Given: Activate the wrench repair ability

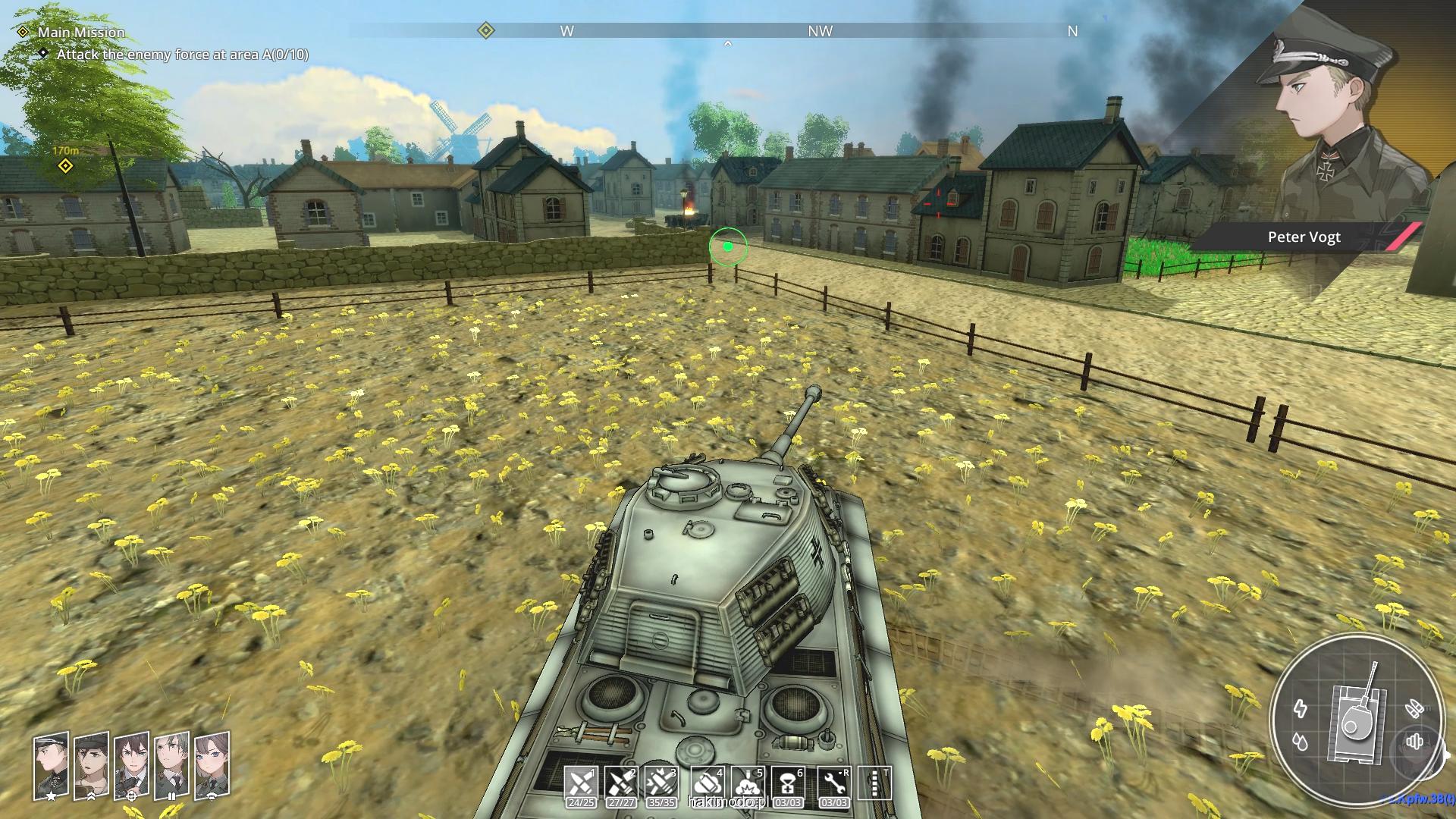Looking at the screenshot, I should point(834,783).
